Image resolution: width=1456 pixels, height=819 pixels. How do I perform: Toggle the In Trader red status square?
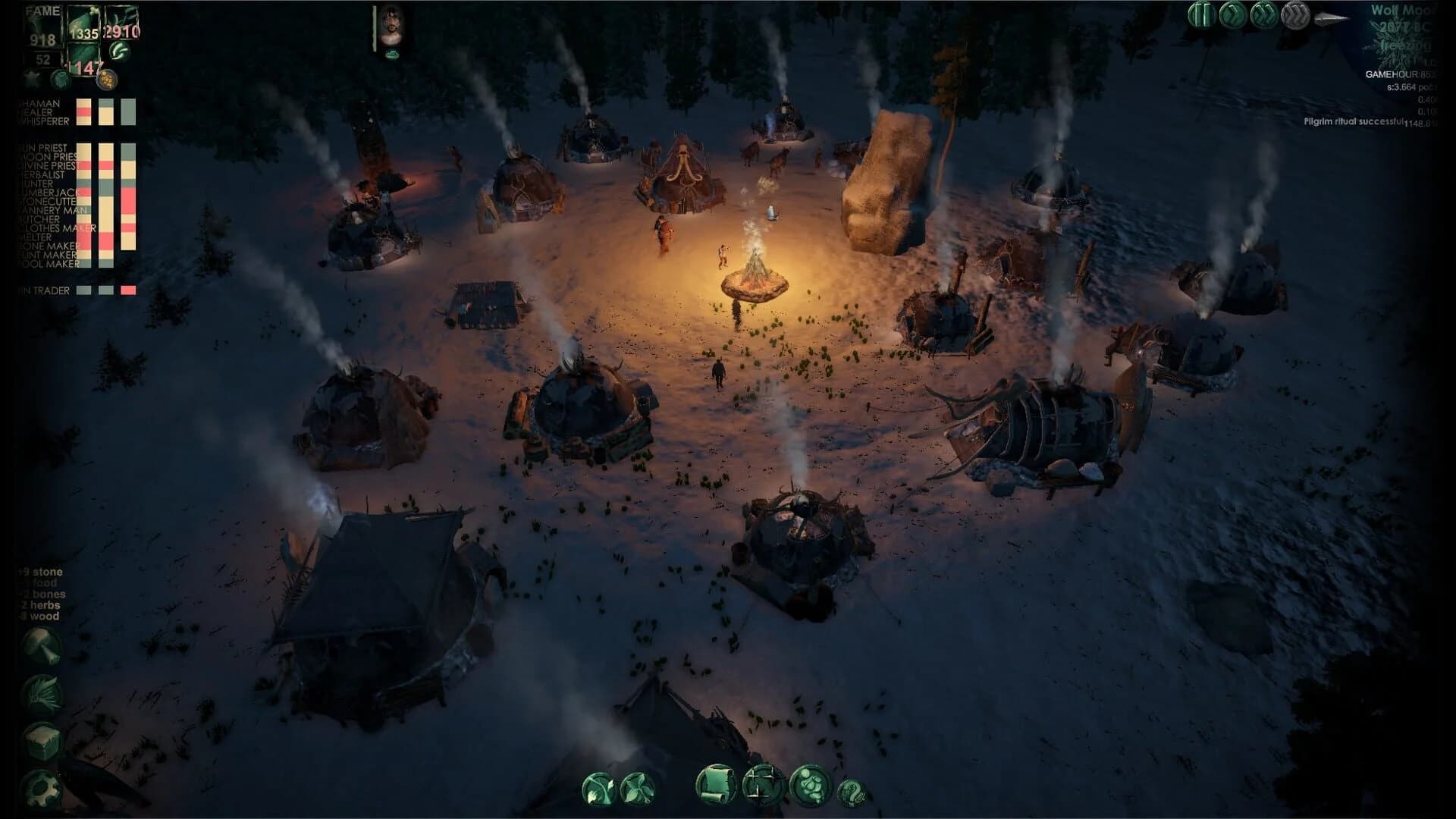127,289
